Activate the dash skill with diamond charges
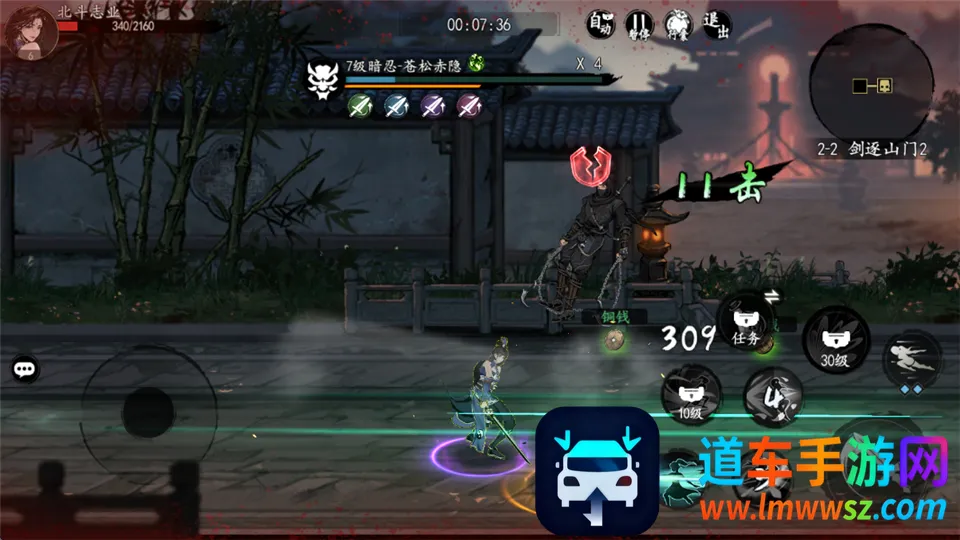Viewport: 960px width, 540px height. pos(909,359)
